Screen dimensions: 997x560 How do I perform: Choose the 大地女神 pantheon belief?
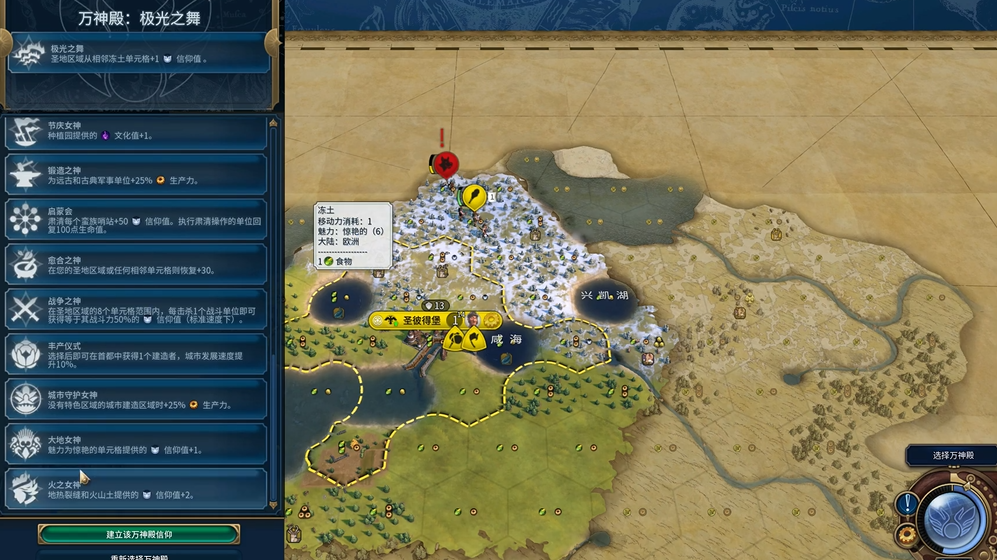coord(137,444)
